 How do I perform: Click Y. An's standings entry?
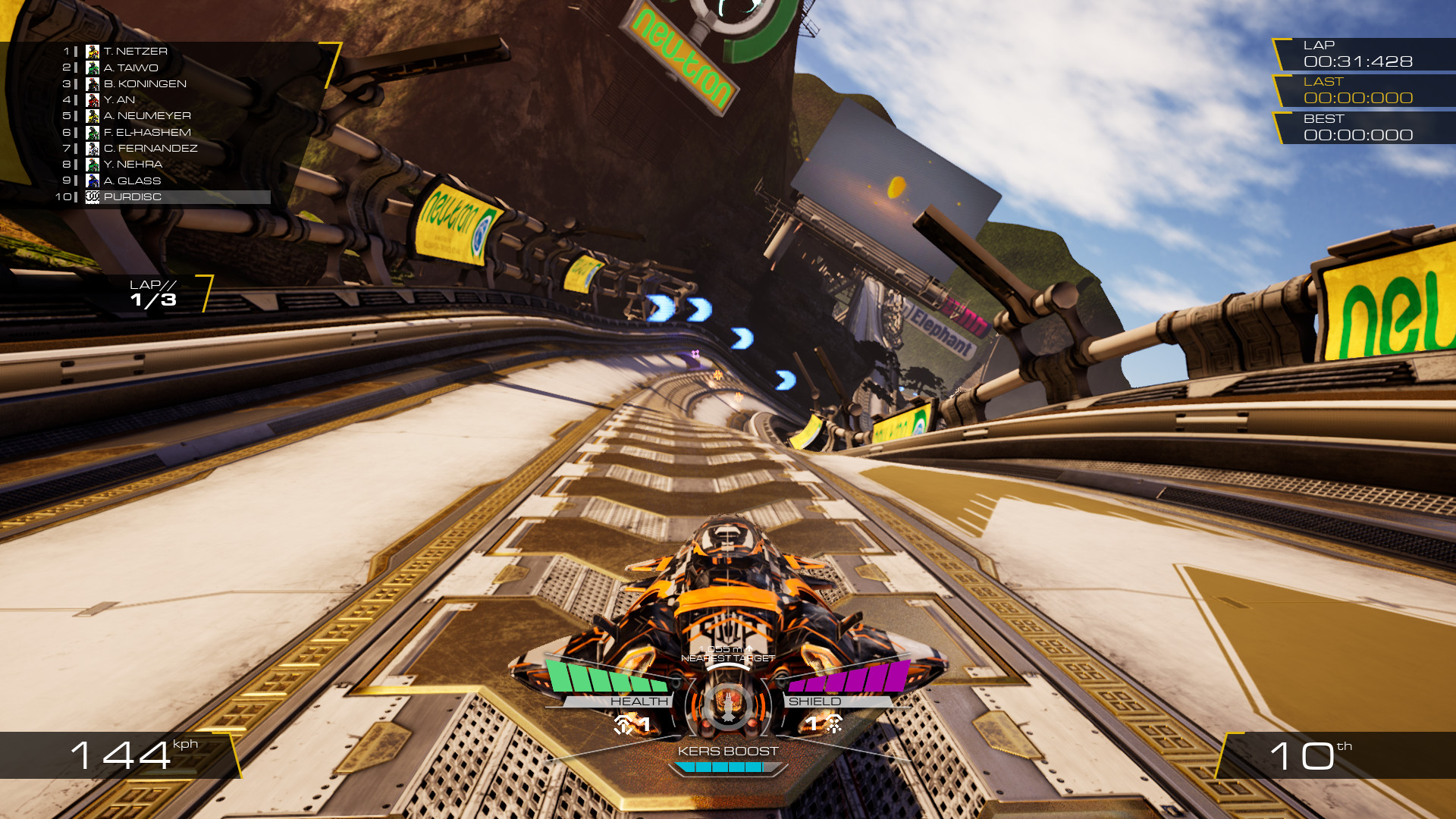(119, 99)
